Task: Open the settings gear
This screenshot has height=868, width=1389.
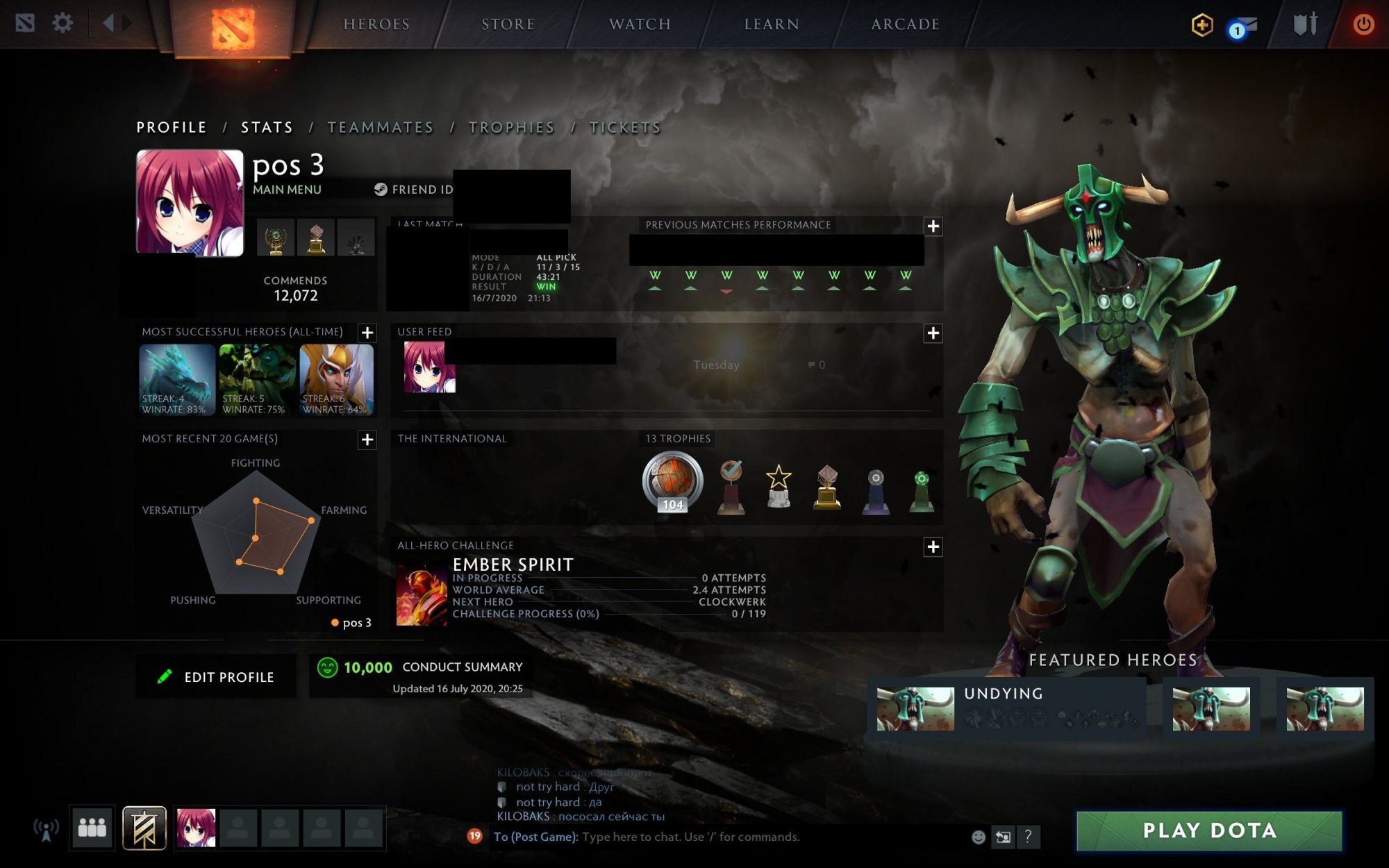Action: (x=63, y=24)
